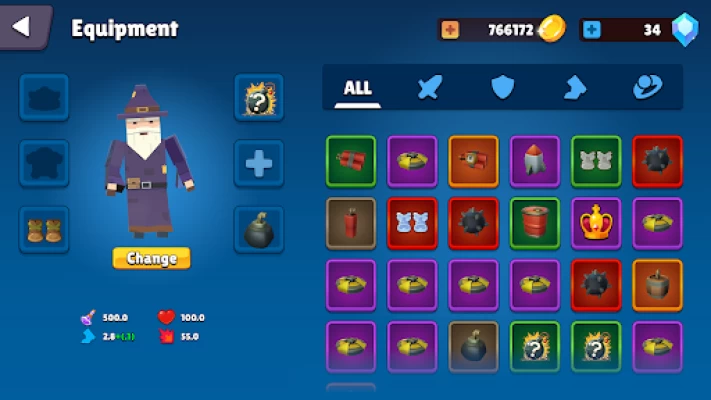
Task: Select the golden crown item
Action: 596,222
